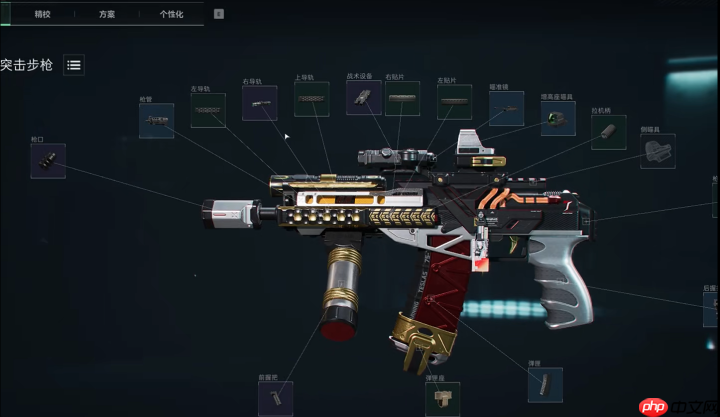Screen dimensions: 720x417
Task: Open the 弹匣座 magazine well slot
Action: (x=443, y=400)
